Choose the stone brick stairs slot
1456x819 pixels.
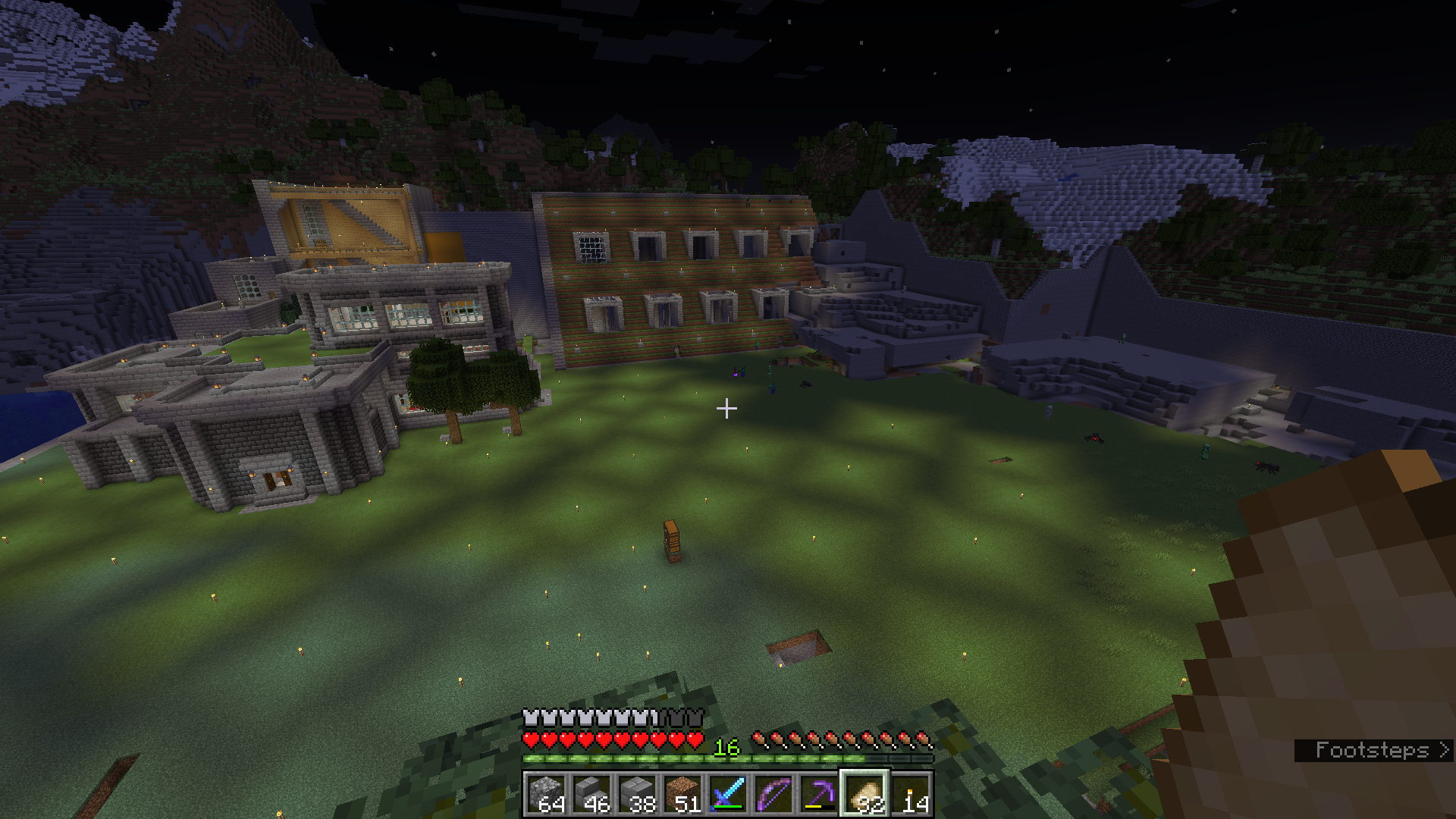[x=591, y=794]
